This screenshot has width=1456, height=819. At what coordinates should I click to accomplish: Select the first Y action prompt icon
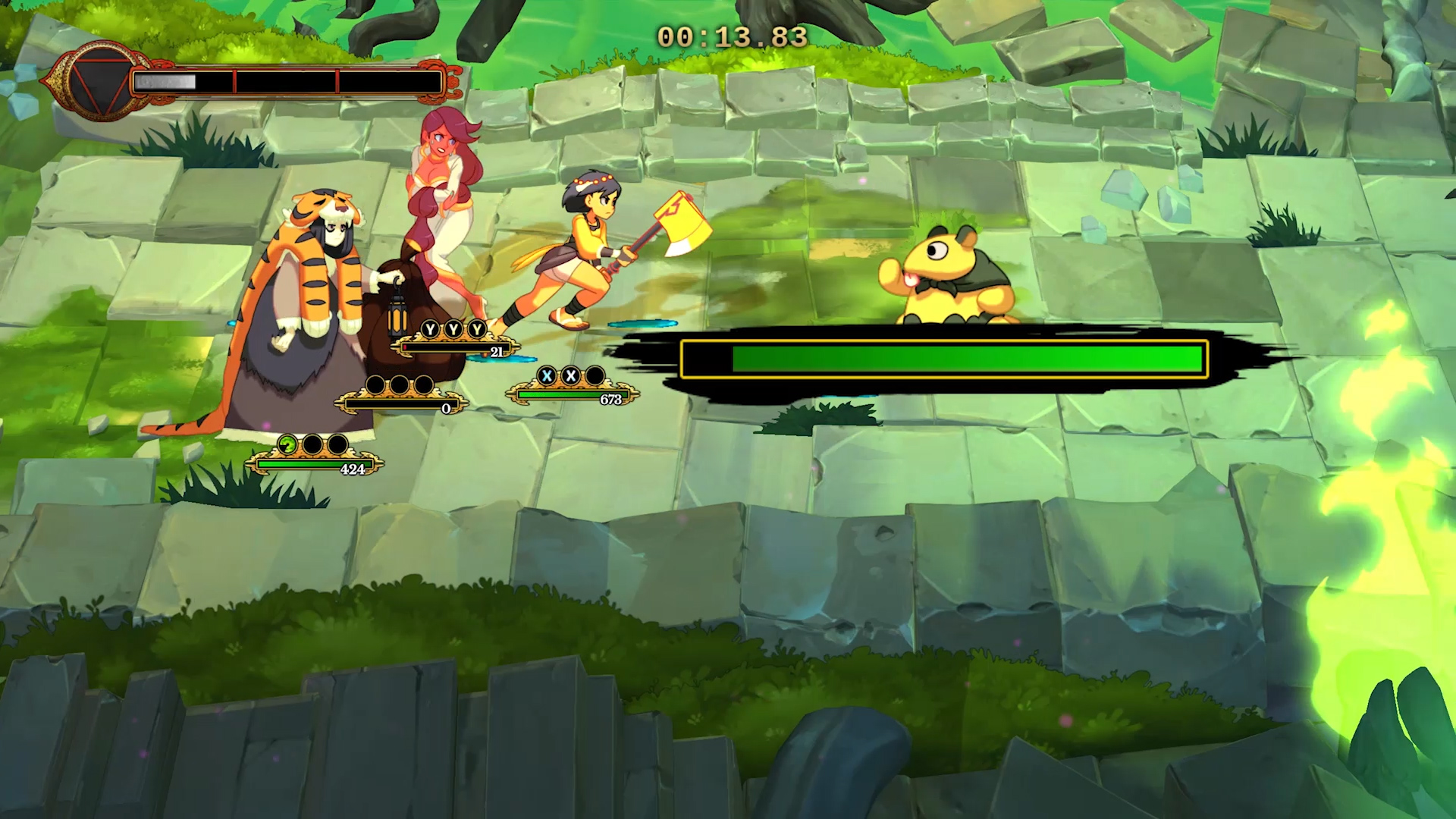pyautogui.click(x=430, y=329)
